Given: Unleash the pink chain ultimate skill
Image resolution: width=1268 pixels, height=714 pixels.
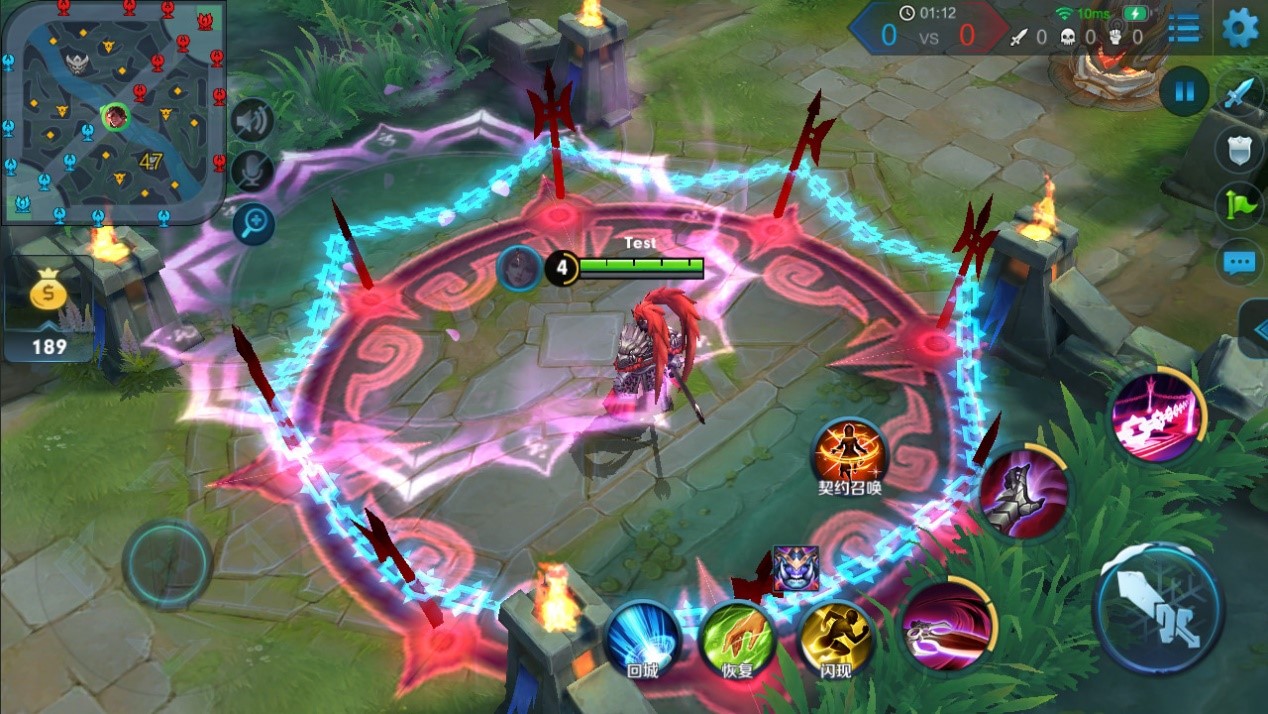Looking at the screenshot, I should 1158,417.
